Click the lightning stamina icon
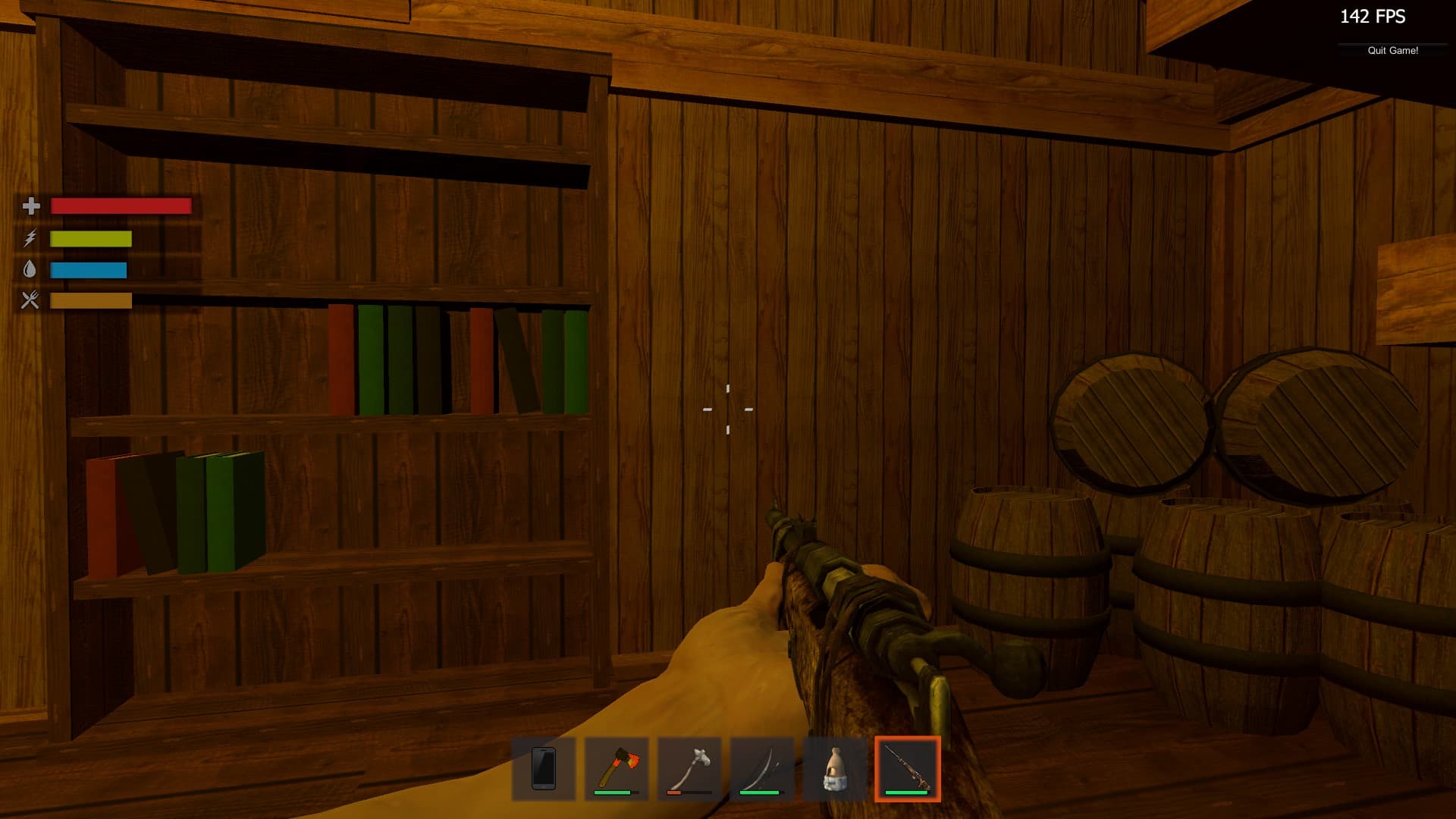Image resolution: width=1456 pixels, height=819 pixels. pyautogui.click(x=30, y=238)
